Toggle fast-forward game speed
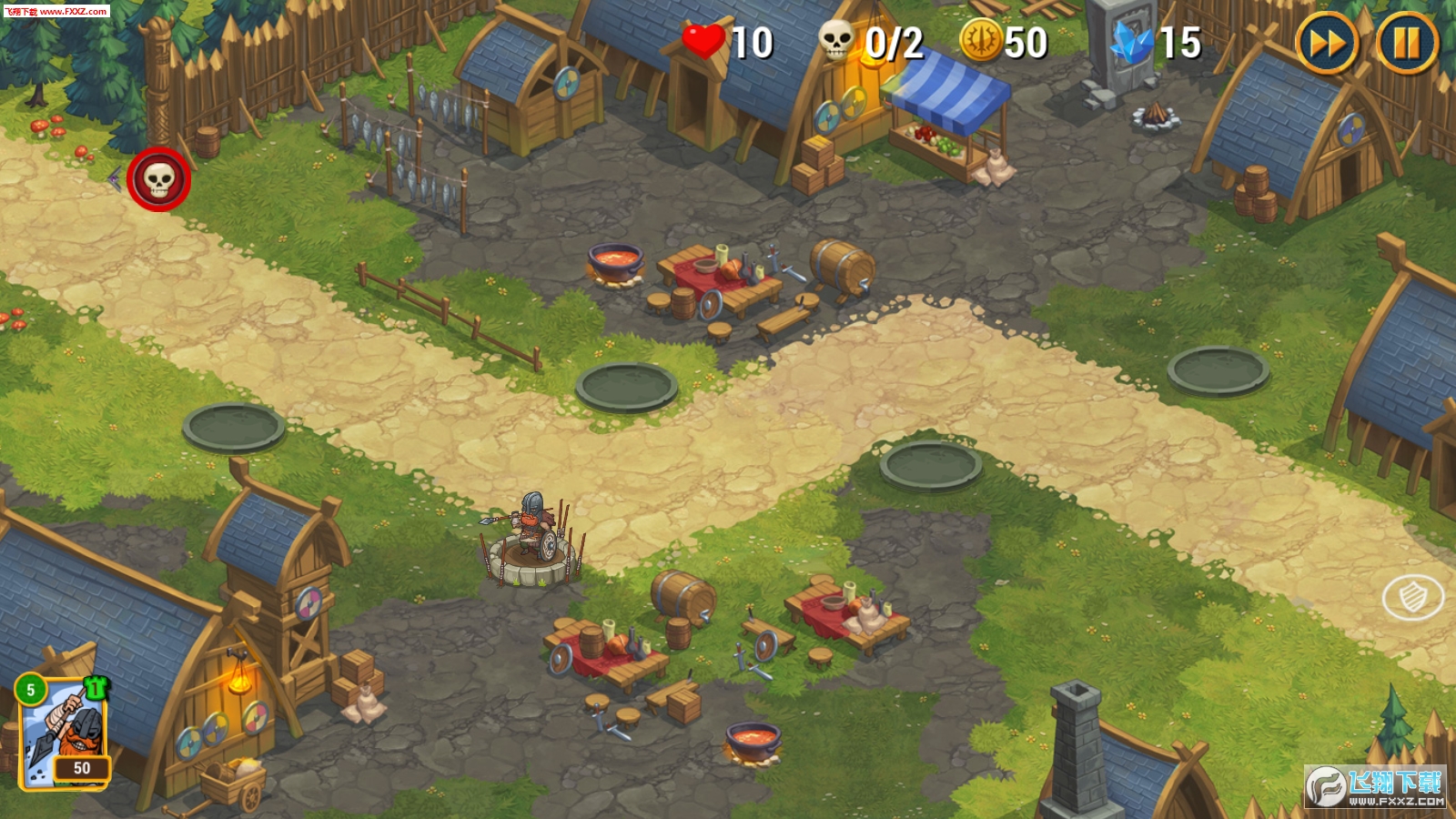 1326,43
